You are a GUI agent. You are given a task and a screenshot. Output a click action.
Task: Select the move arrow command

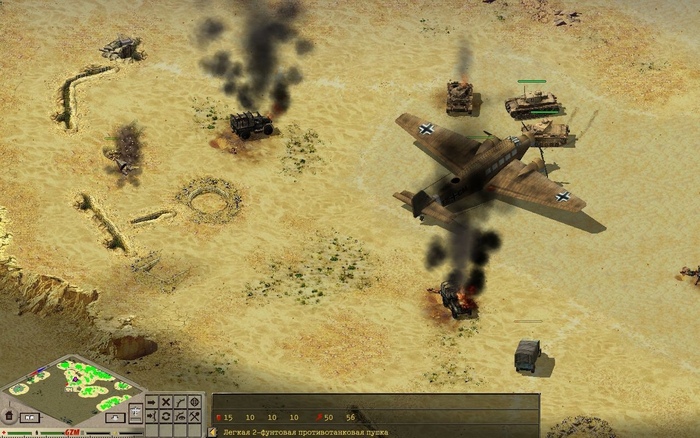[x=151, y=402]
